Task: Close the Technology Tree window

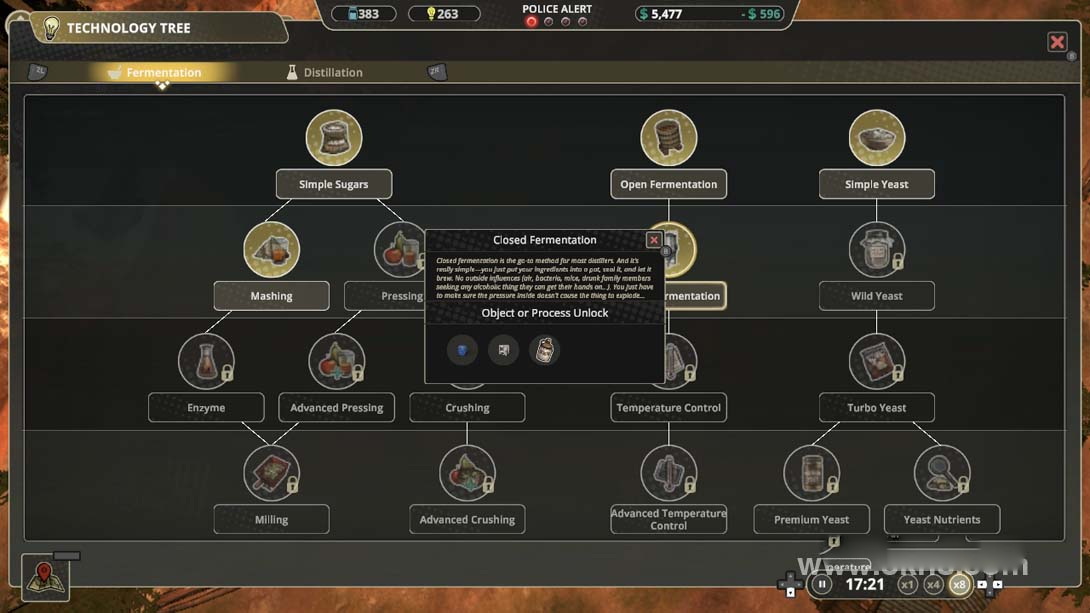Action: (1057, 42)
